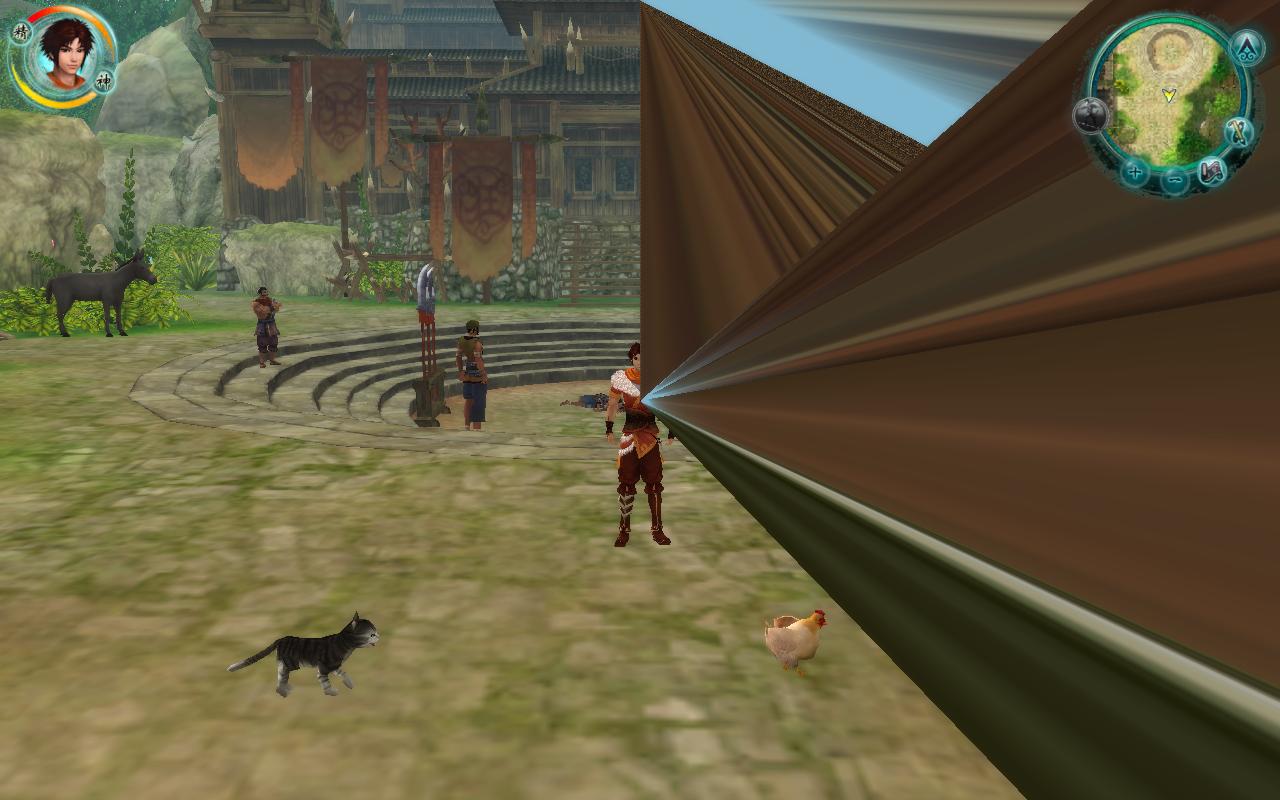
Task: Activate the arrow emblem button atop the minimap
Action: (x=1247, y=46)
